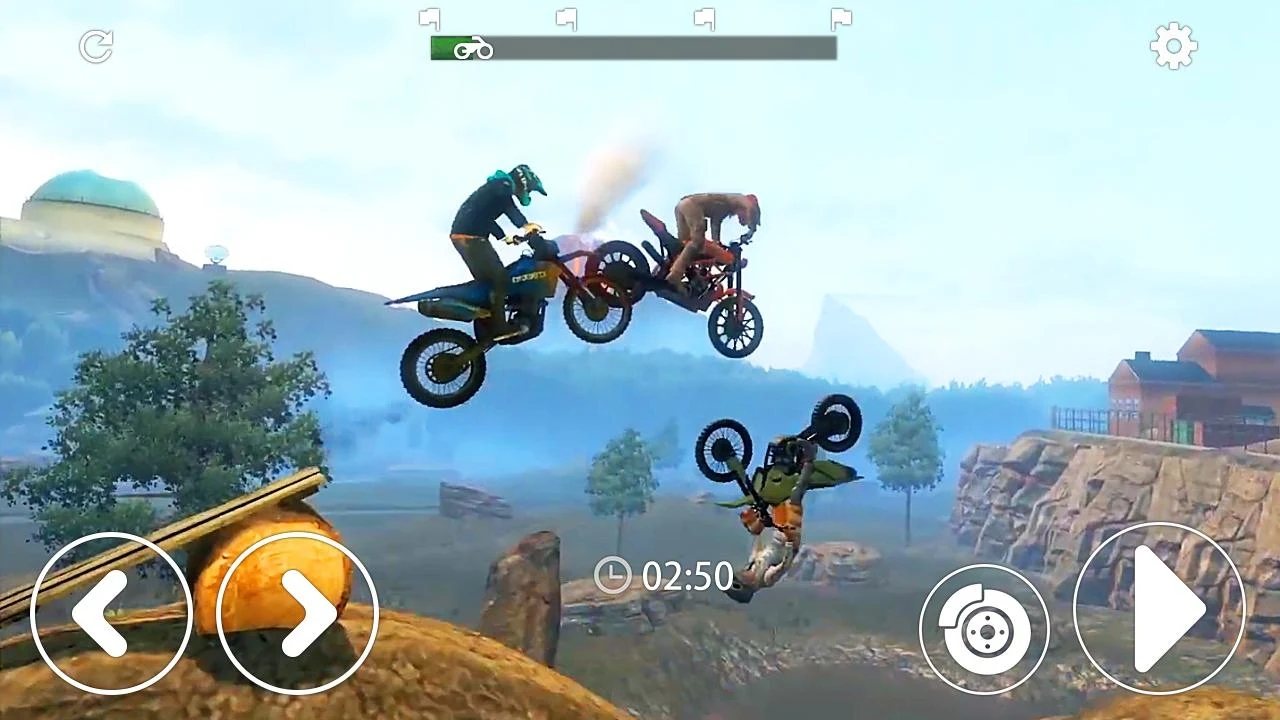Tap the accelerate triangle button
The image size is (1280, 720).
click(1159, 609)
